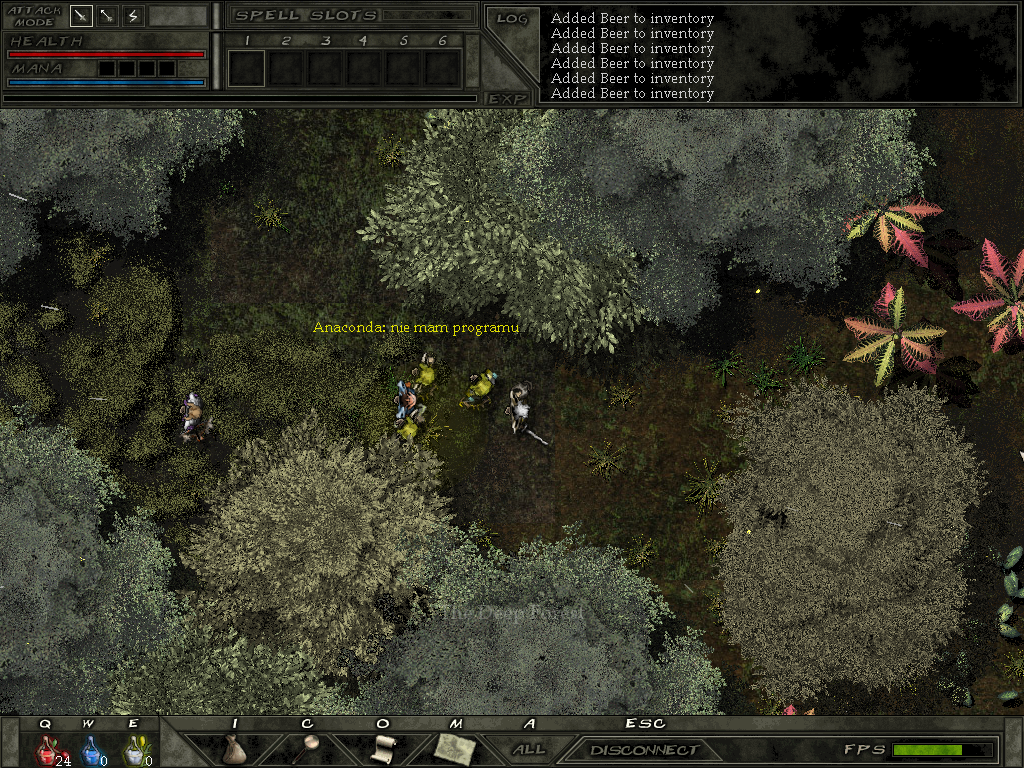Open the LOG tab
The image size is (1024, 768).
click(511, 19)
